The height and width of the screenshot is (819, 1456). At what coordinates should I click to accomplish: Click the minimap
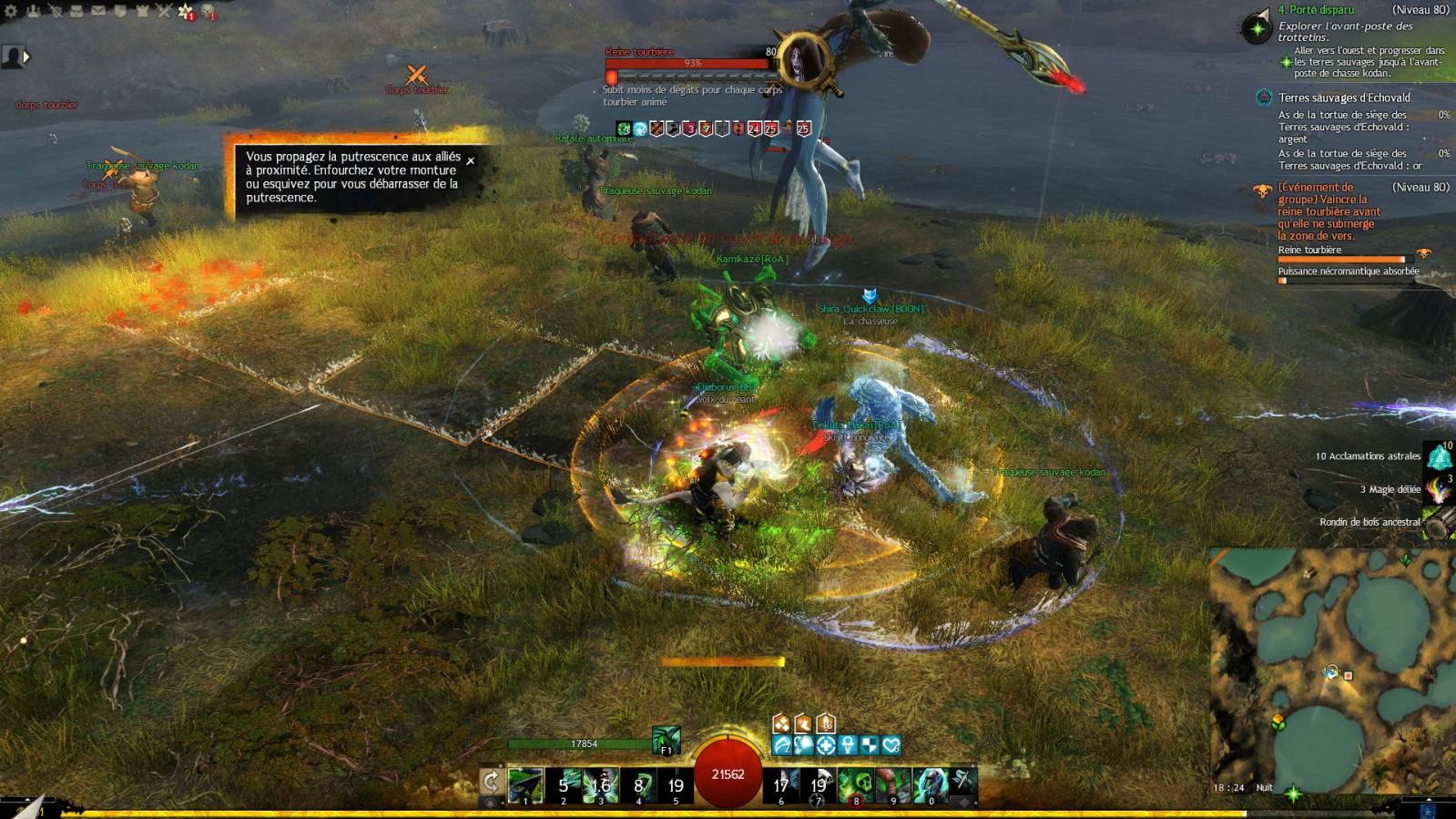[1331, 674]
